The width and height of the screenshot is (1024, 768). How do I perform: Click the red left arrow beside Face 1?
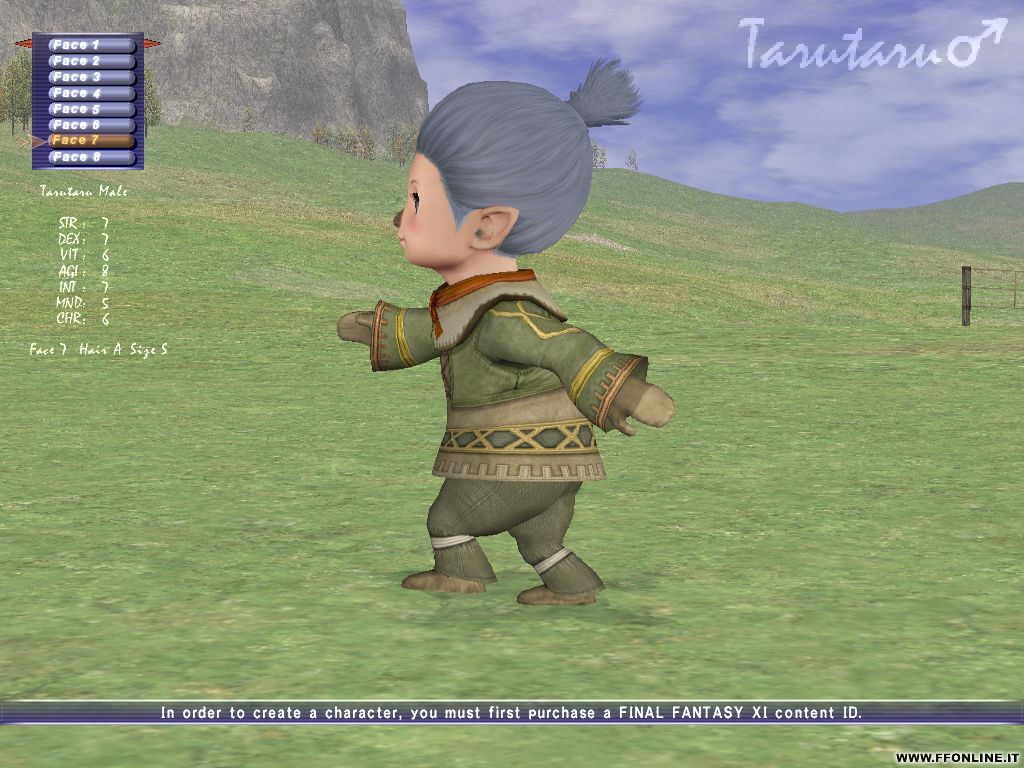pos(24,44)
